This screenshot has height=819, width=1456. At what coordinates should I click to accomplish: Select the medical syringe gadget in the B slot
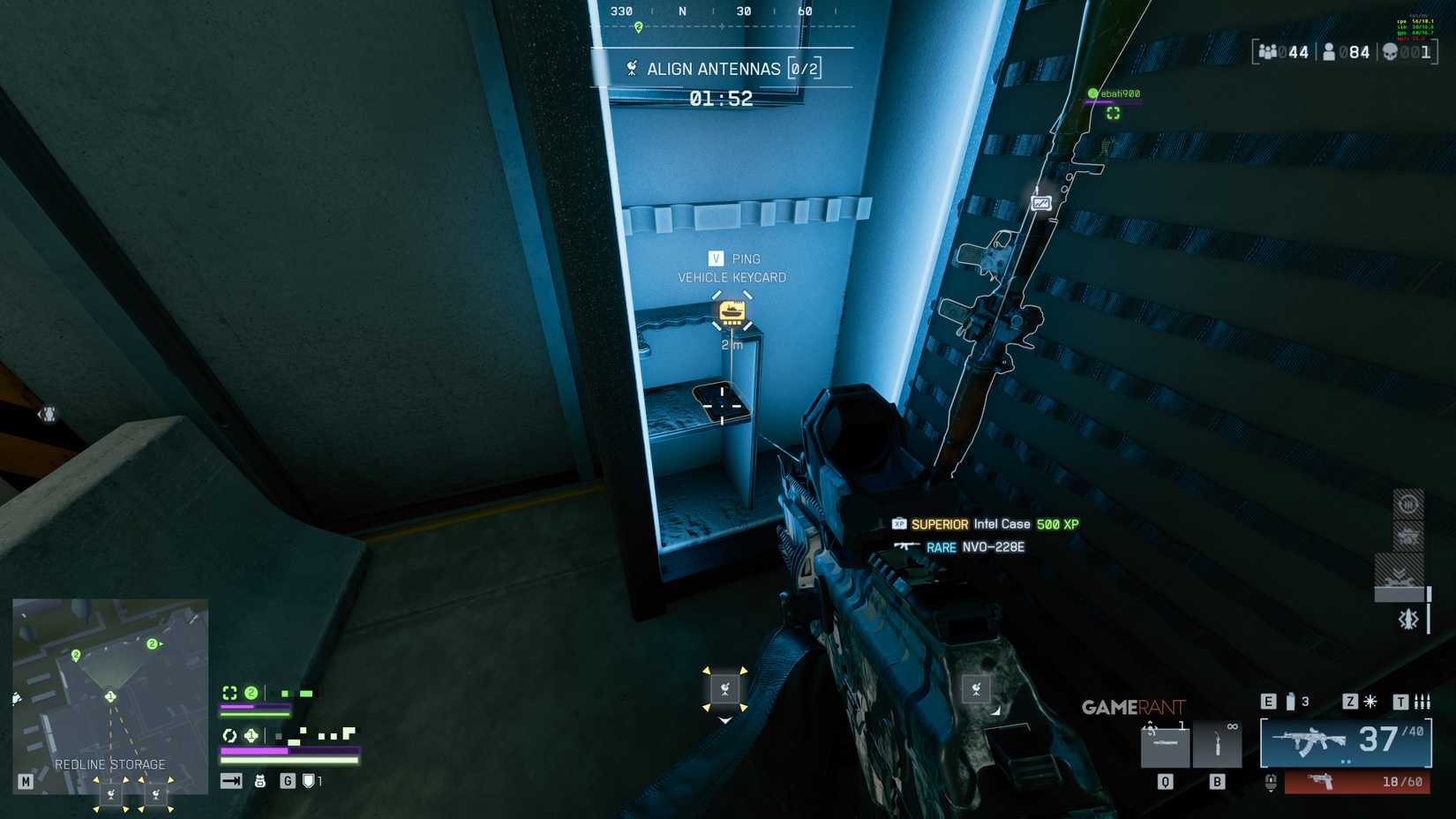click(1218, 744)
